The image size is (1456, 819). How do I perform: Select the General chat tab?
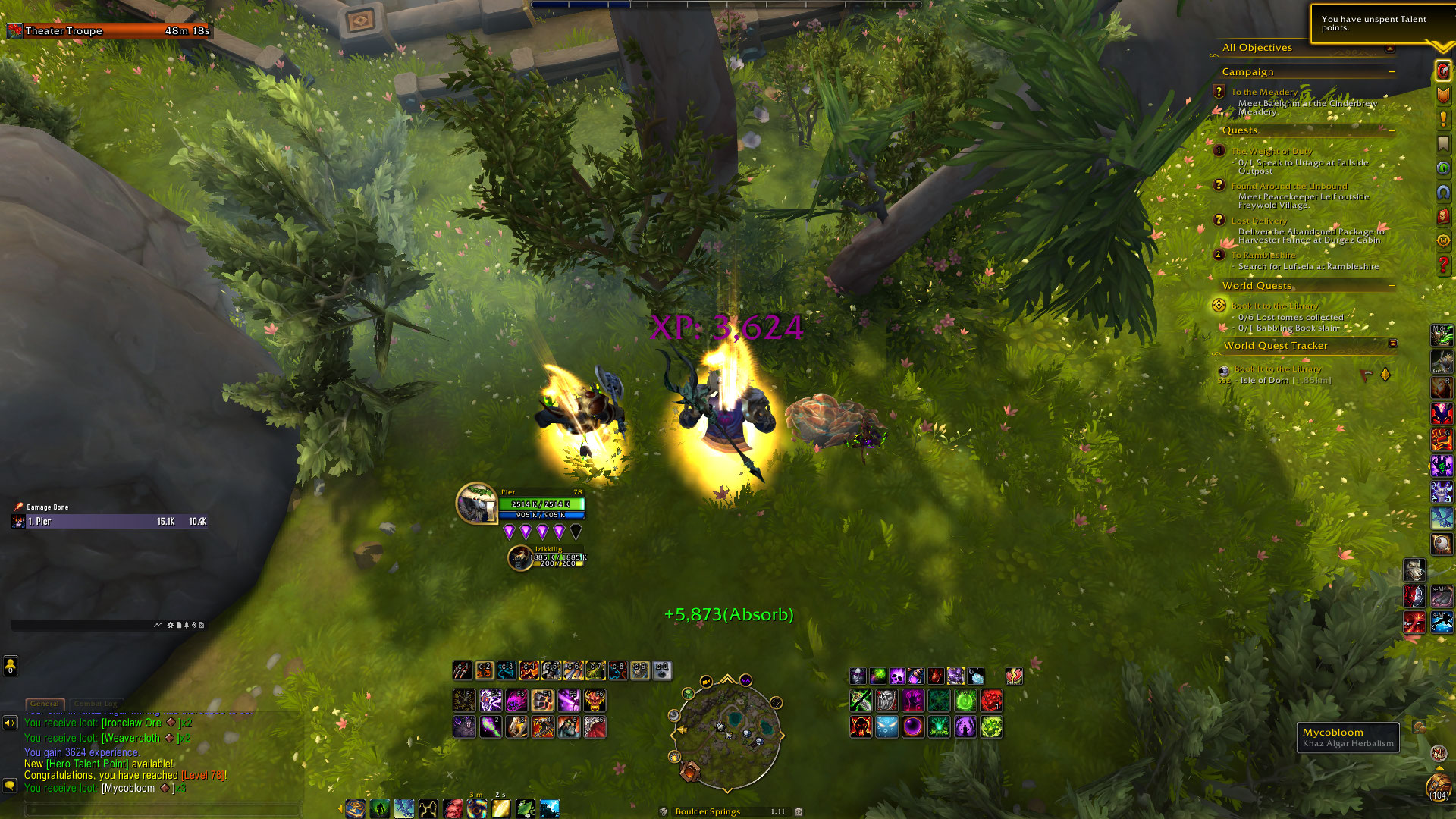[x=45, y=704]
